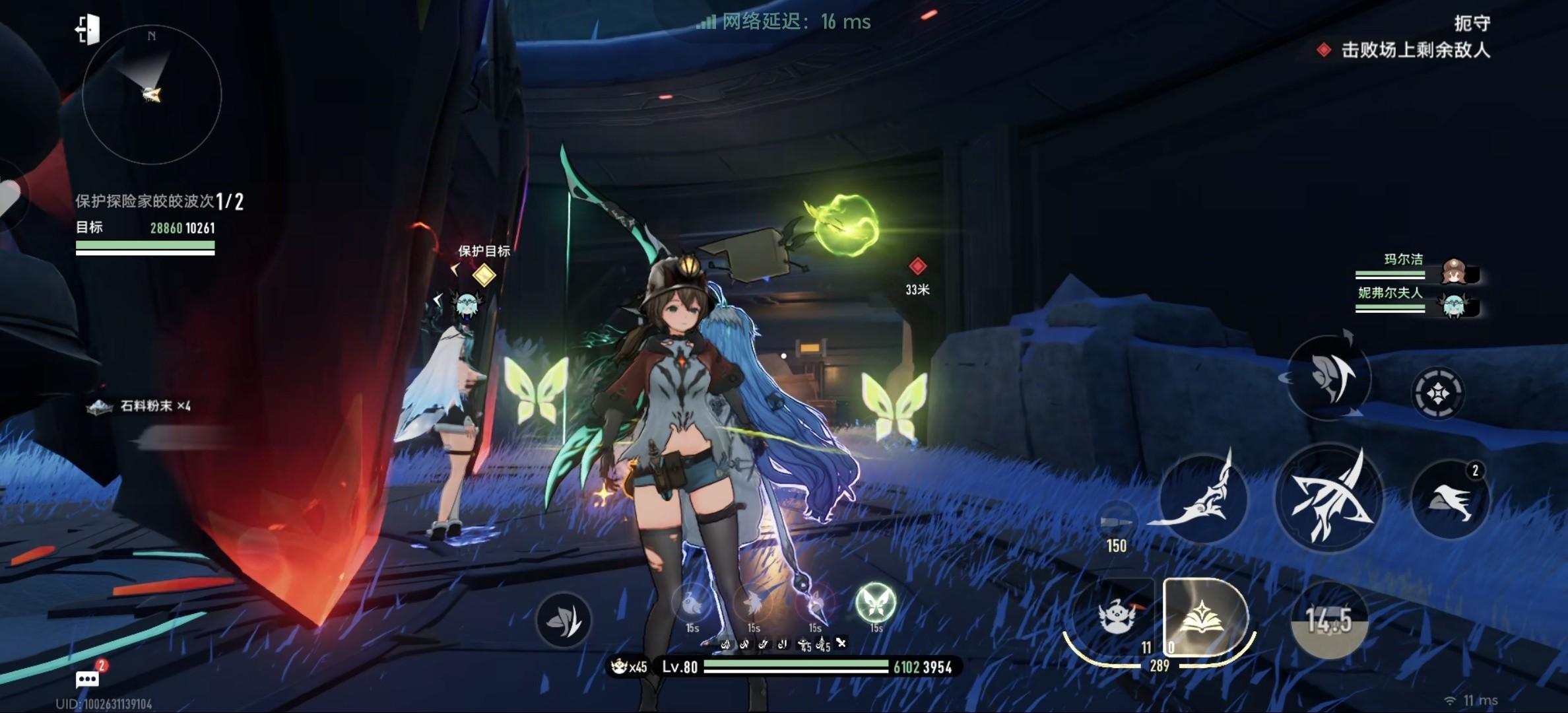Tap the skill on 14.5 cooldown
The height and width of the screenshot is (713, 1568).
click(1329, 620)
